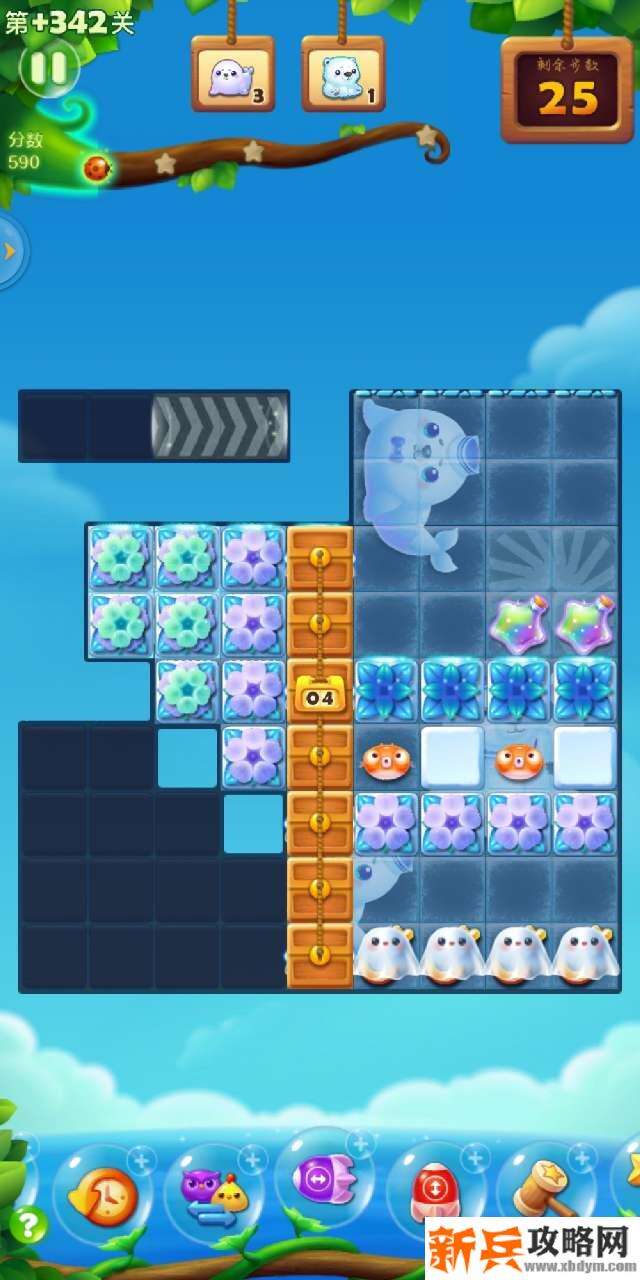Activate the owl and chick swap booster

pos(212,1192)
